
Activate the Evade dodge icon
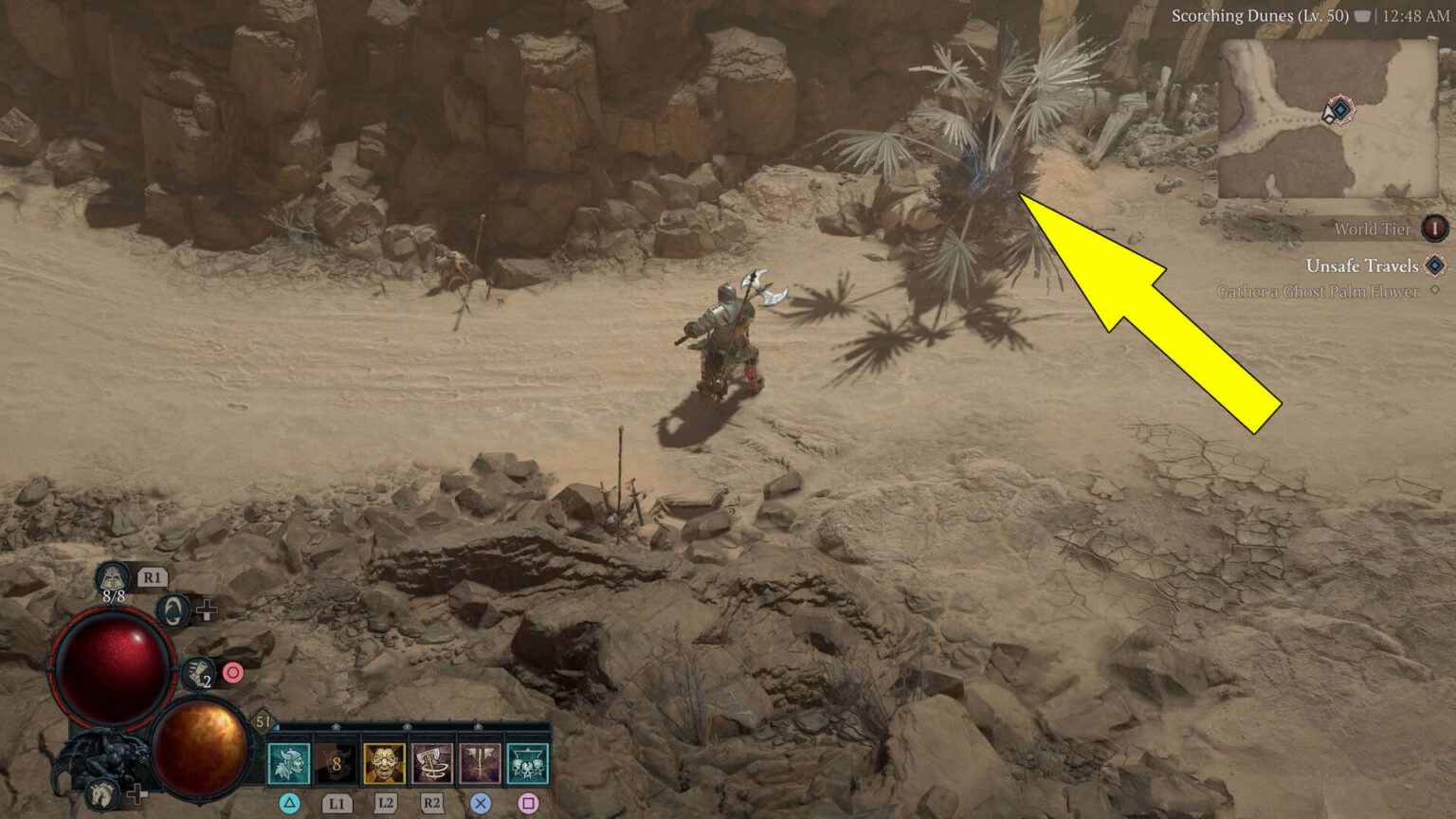coord(173,610)
